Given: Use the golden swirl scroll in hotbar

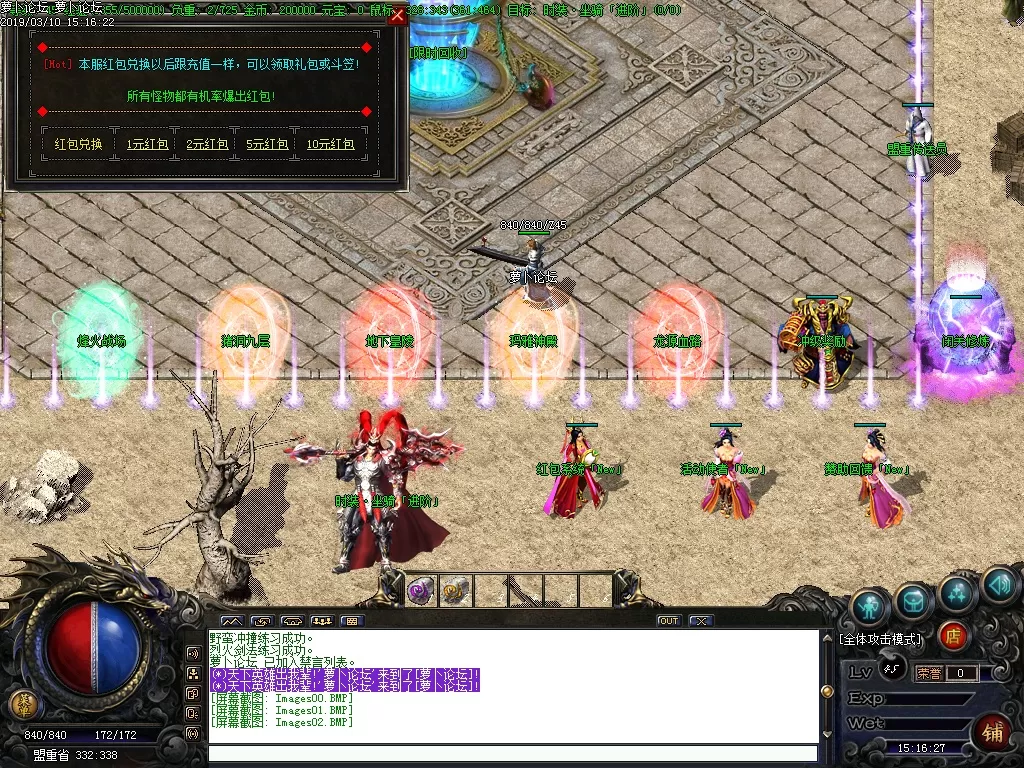Looking at the screenshot, I should coord(455,590).
